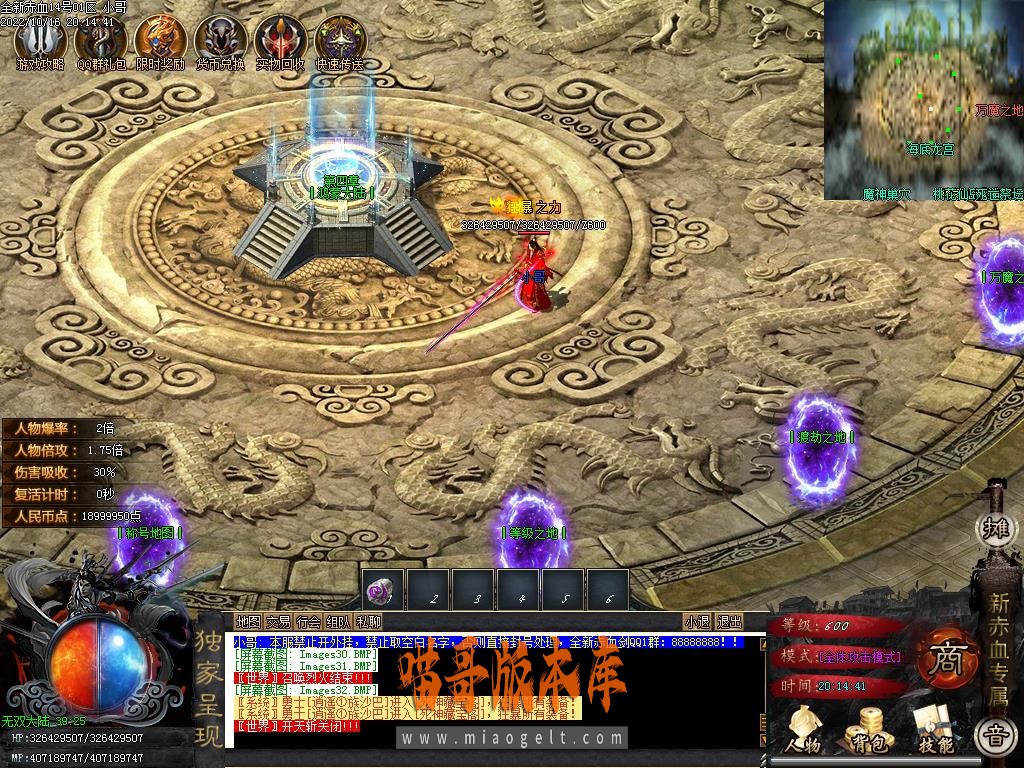Switch to the 交易 trade tab
This screenshot has height=768, width=1024.
click(277, 622)
